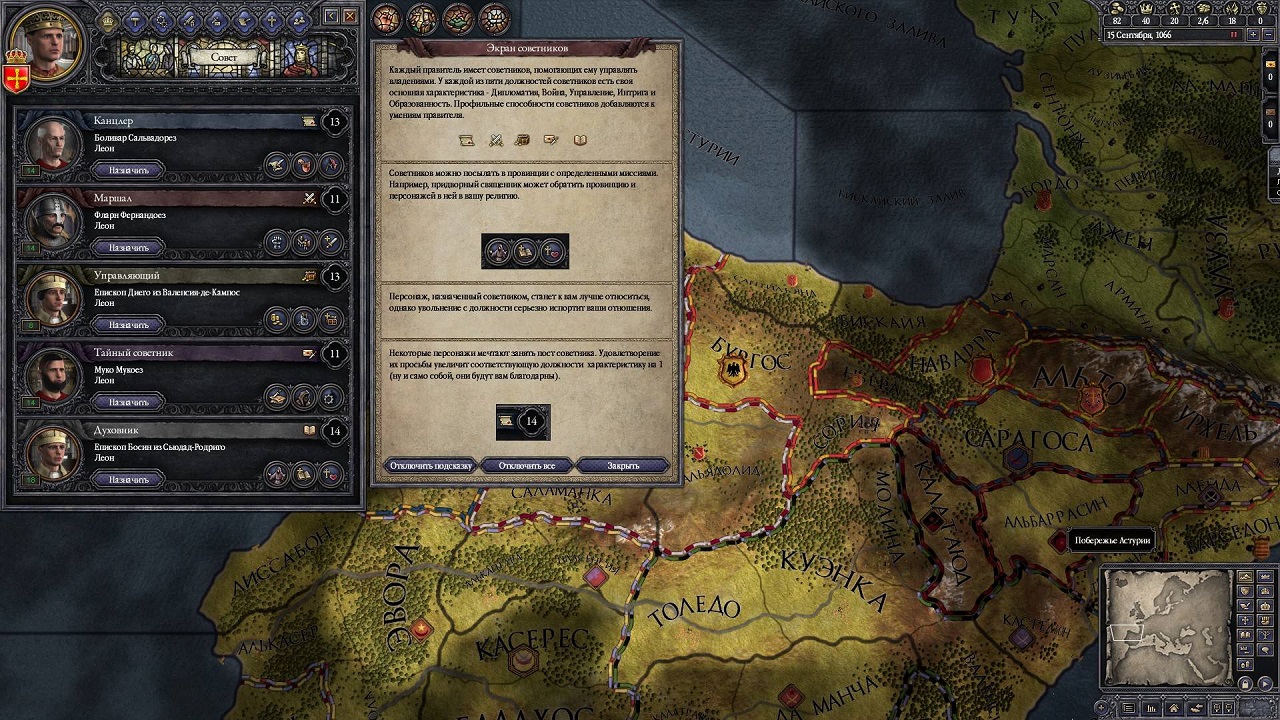
Task: Assign a new Steward (Управляющий)
Action: pos(128,325)
